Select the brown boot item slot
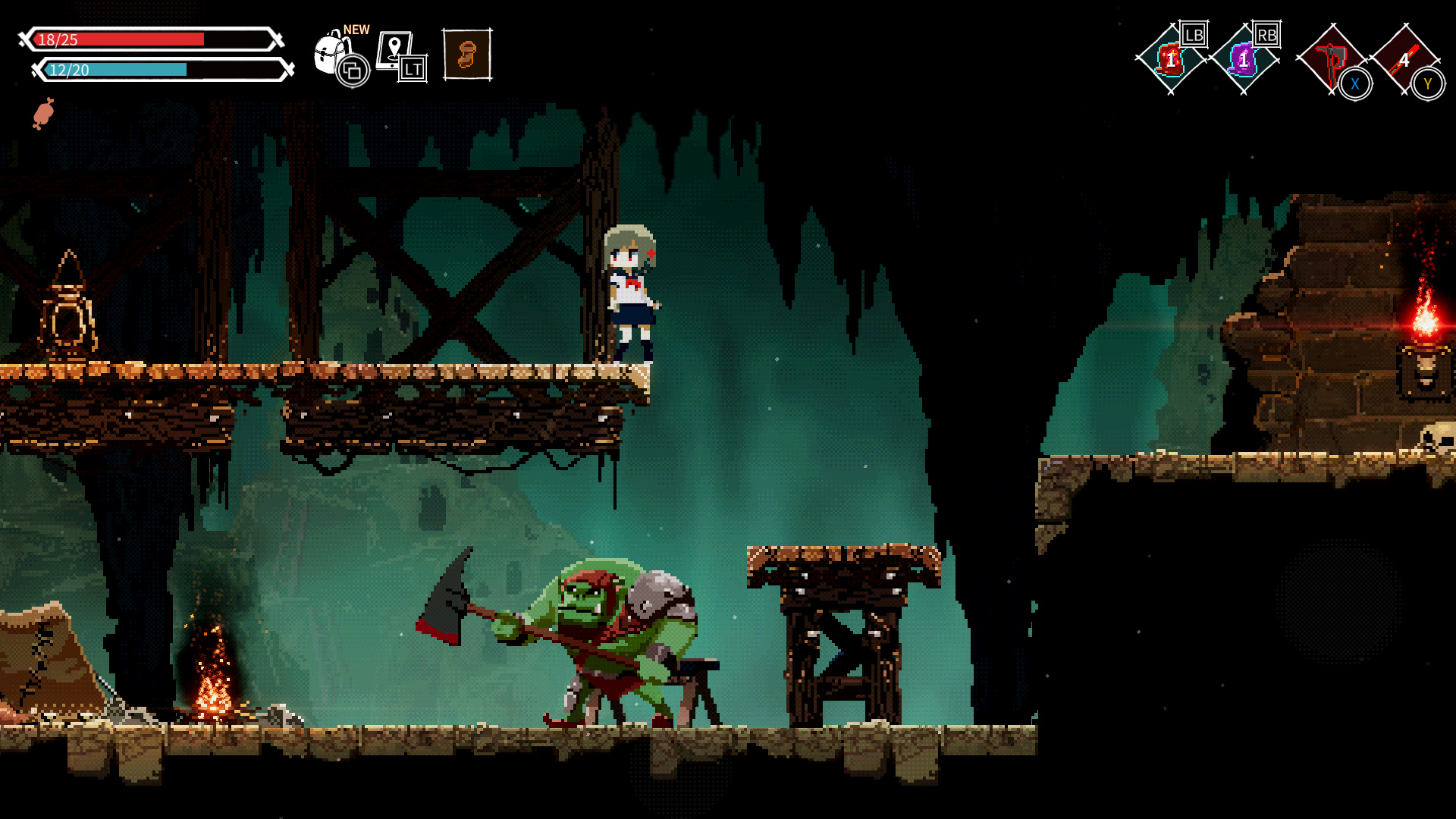The height and width of the screenshot is (819, 1456). tap(467, 55)
